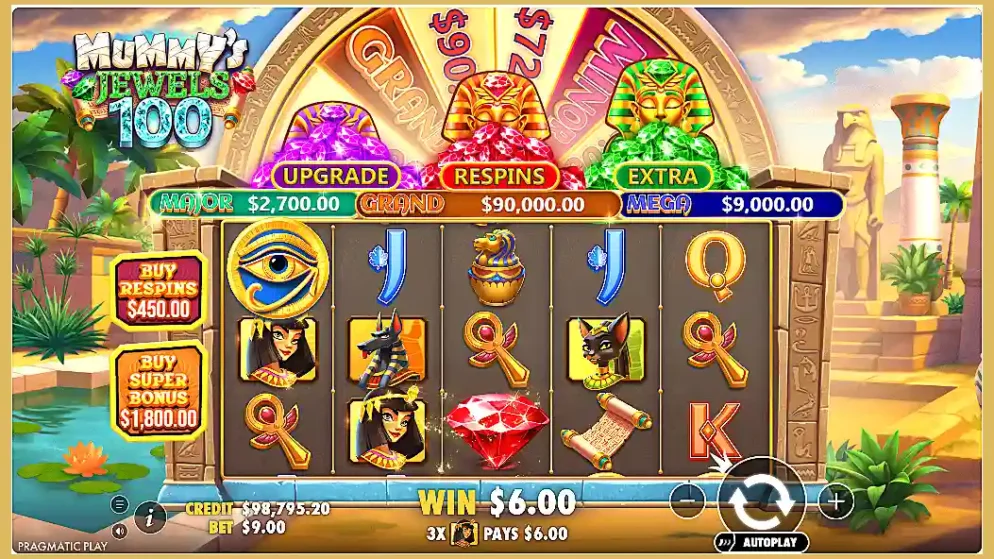The image size is (994, 559).
Task: Buy Respins for $450.00
Action: tap(159, 289)
